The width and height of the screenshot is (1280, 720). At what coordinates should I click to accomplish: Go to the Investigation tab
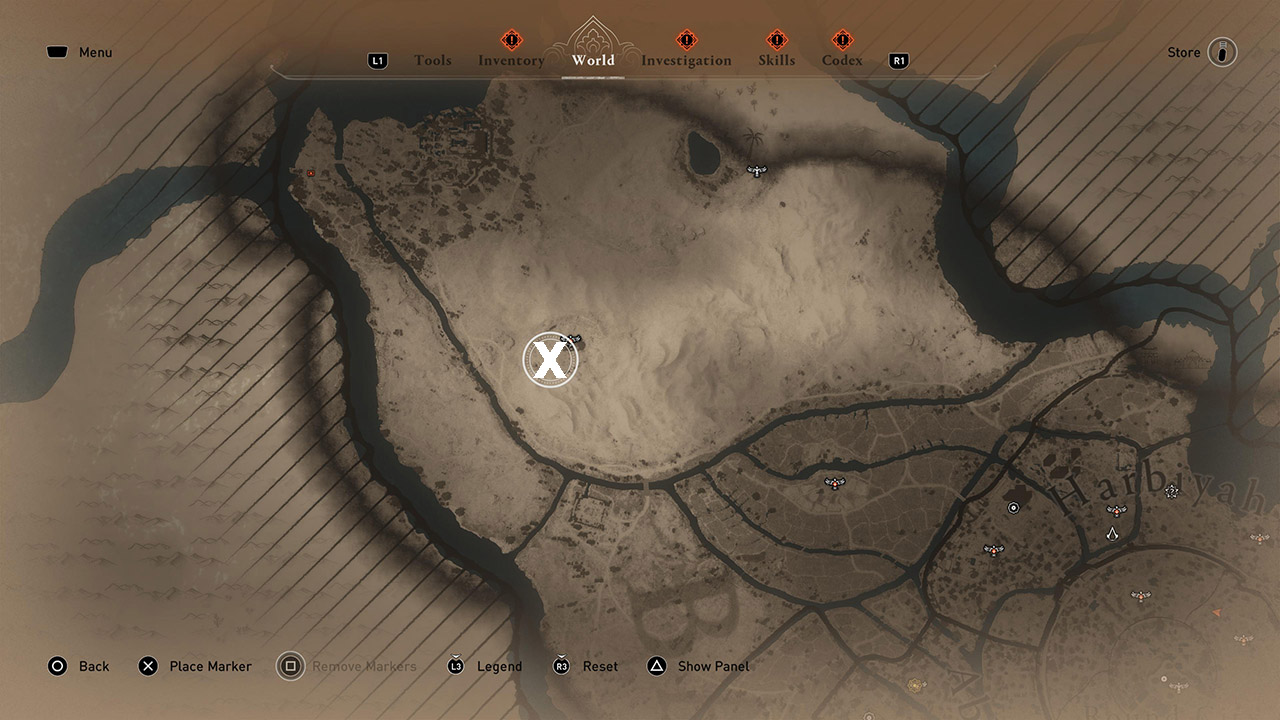(x=686, y=60)
